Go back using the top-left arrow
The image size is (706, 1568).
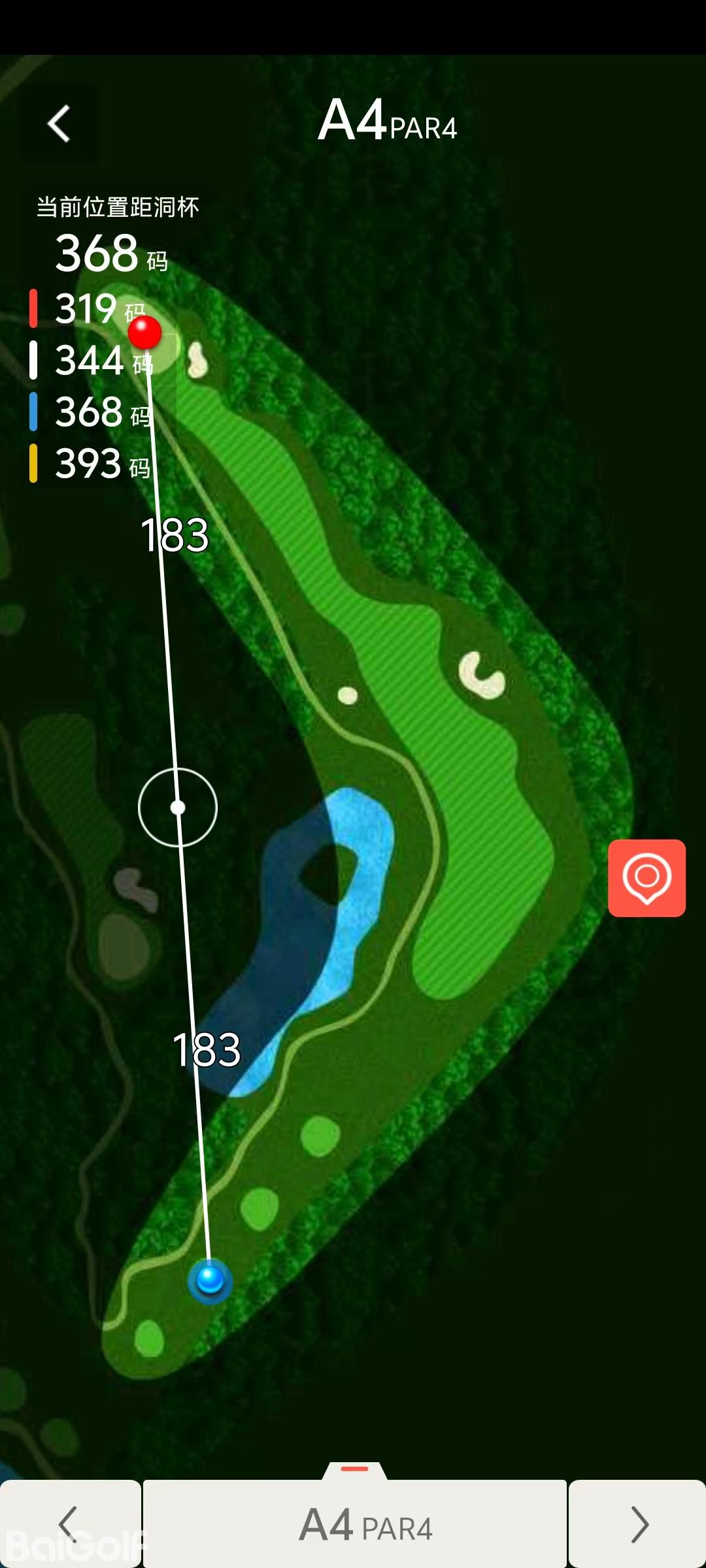tap(59, 123)
